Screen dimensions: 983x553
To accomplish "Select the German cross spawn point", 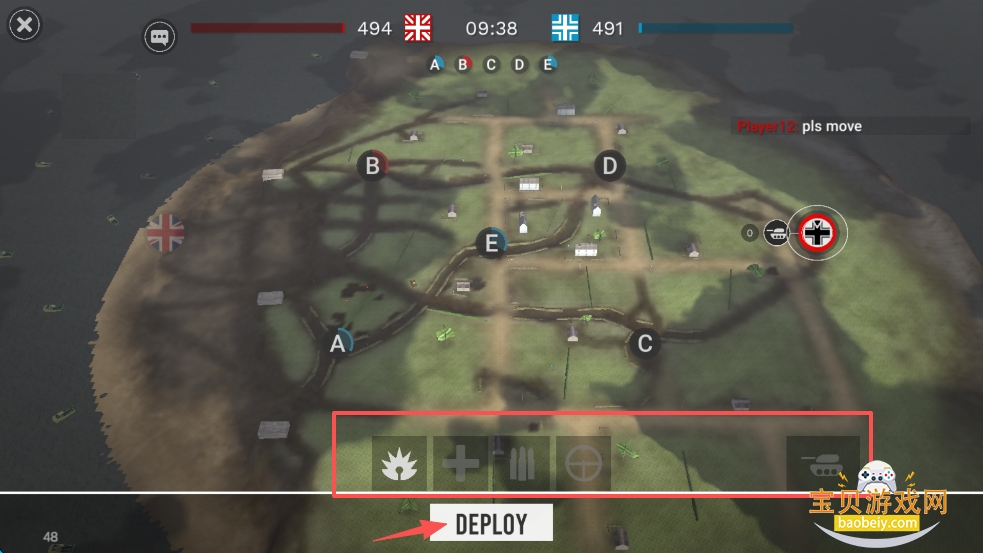I will 817,233.
